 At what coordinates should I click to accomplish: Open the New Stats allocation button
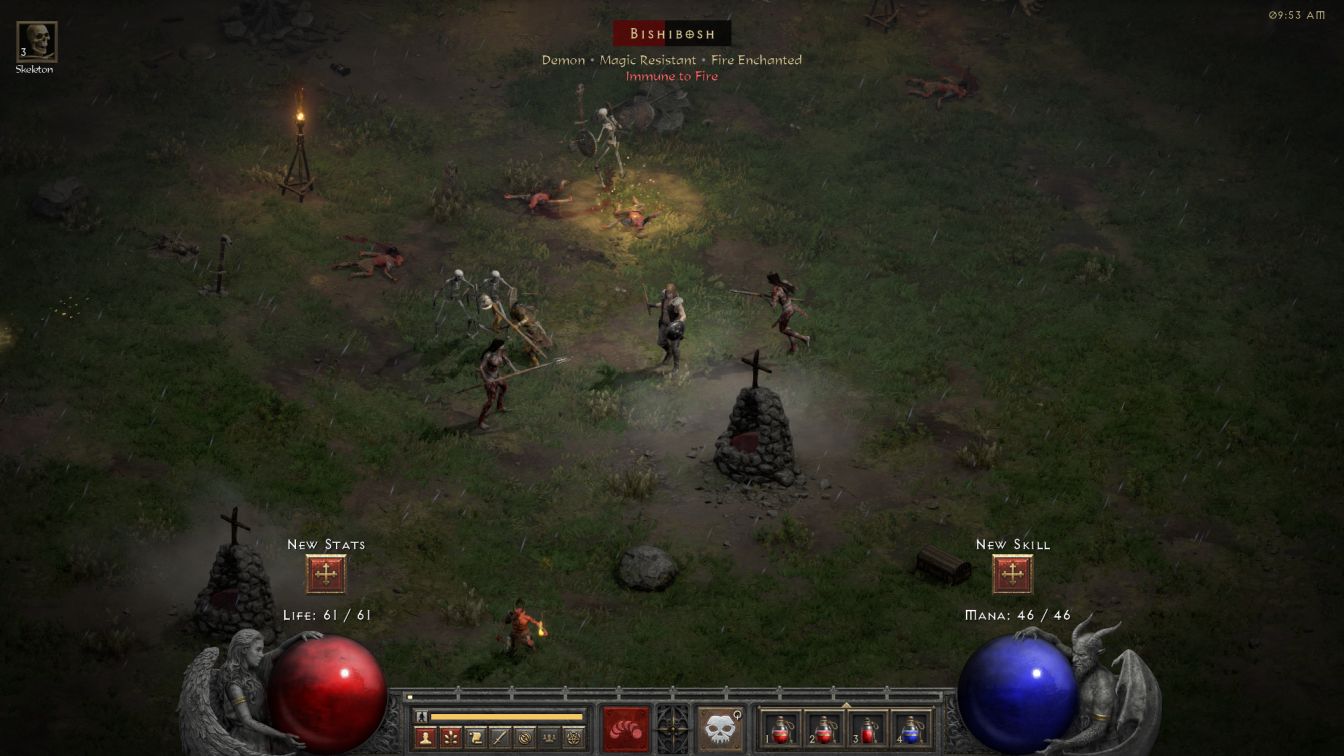pos(326,574)
